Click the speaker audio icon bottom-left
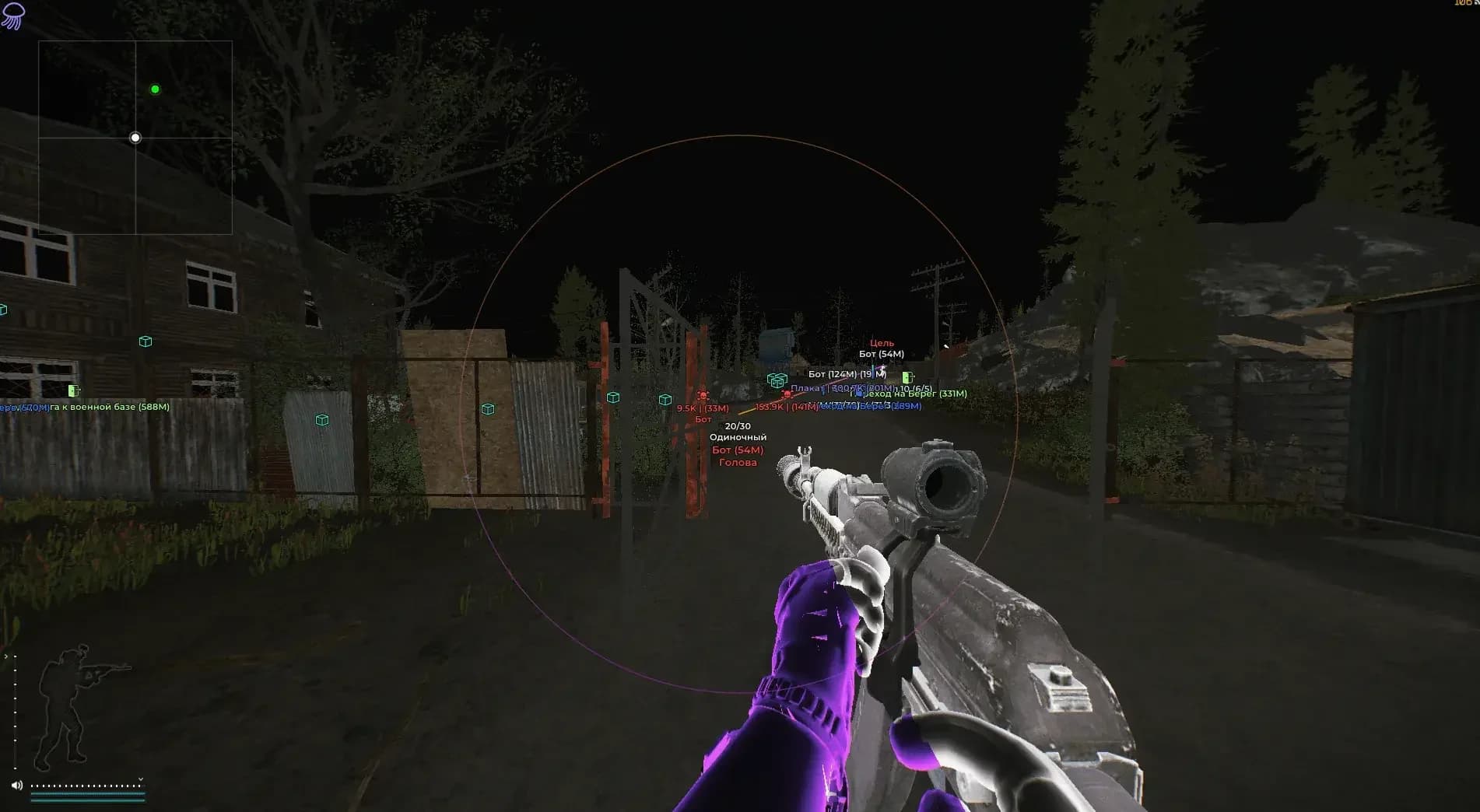This screenshot has height=812, width=1480. click(16, 785)
